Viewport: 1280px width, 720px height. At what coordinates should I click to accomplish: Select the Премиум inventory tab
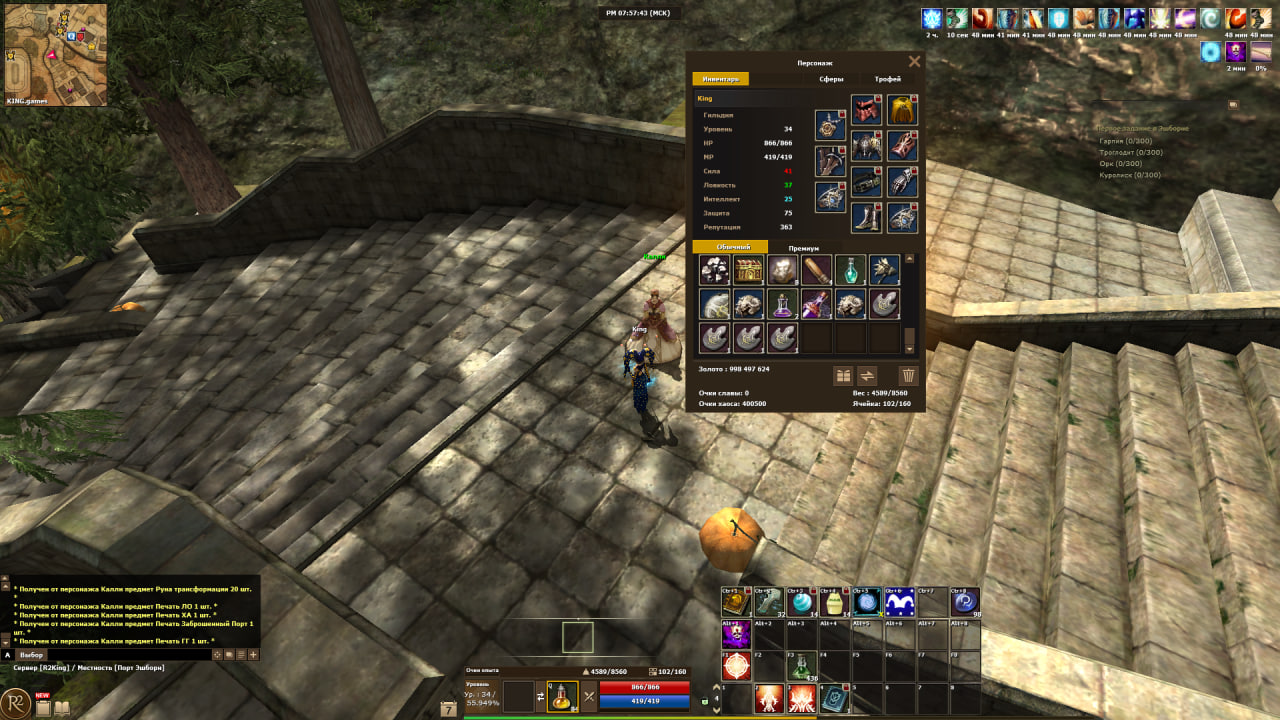tap(803, 248)
